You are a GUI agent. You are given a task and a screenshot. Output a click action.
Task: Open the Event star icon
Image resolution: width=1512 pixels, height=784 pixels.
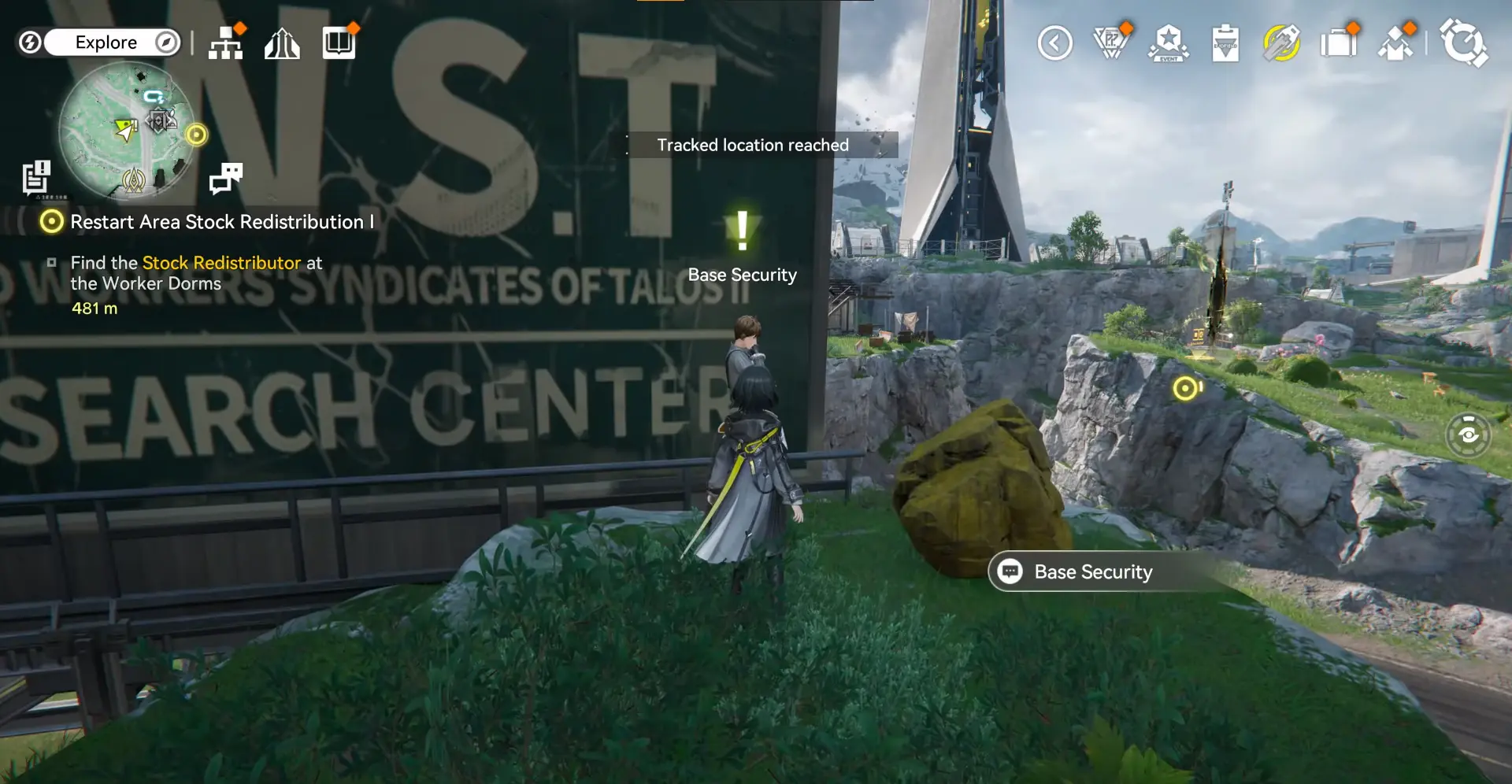point(1169,43)
